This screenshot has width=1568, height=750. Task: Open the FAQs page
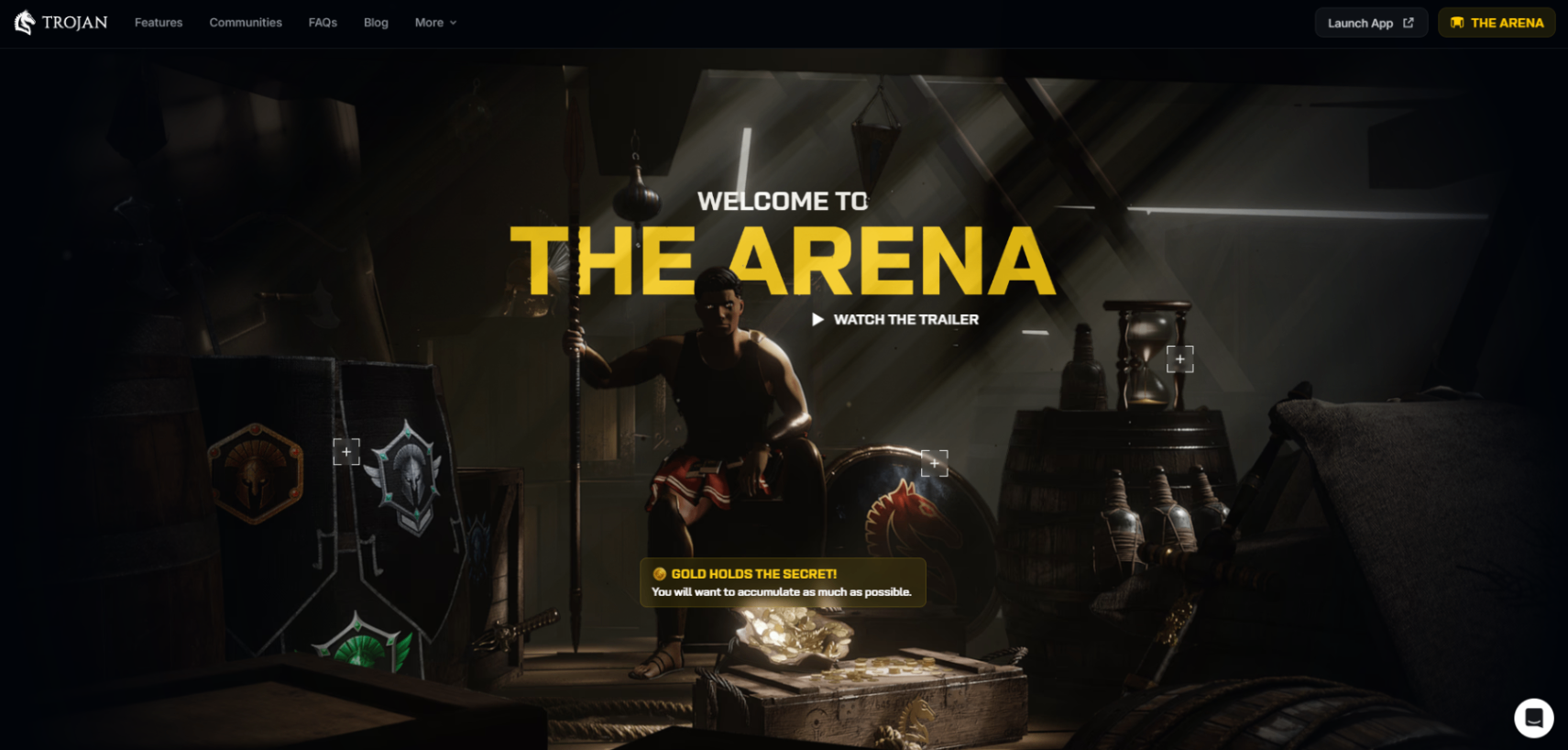coord(323,22)
